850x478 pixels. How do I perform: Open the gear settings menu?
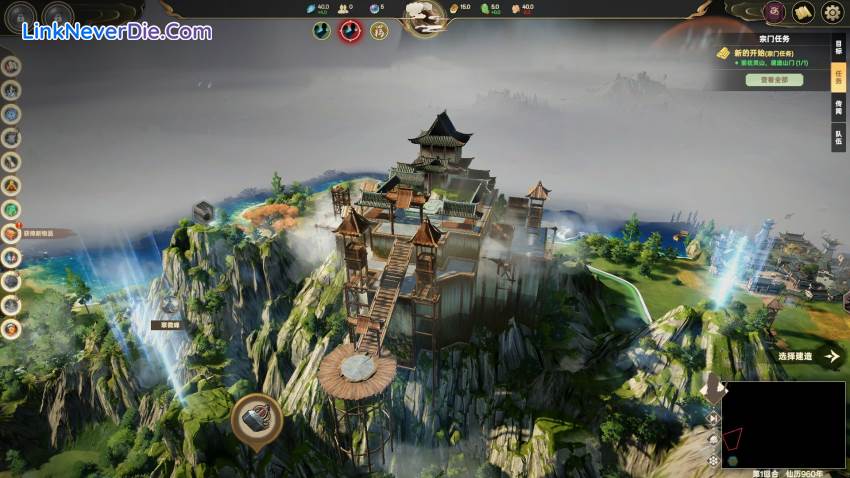[x=832, y=13]
